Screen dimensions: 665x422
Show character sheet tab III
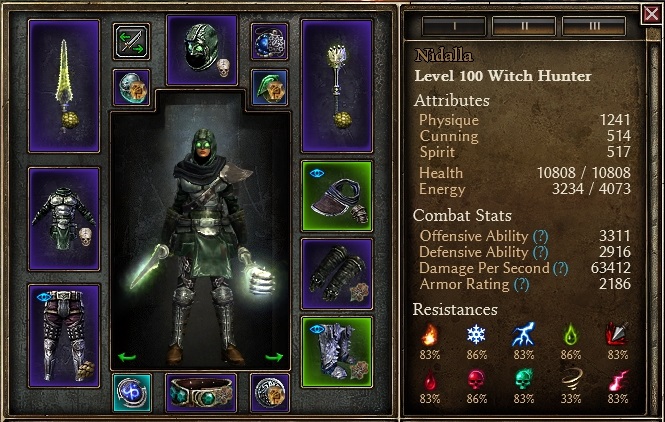(x=593, y=27)
